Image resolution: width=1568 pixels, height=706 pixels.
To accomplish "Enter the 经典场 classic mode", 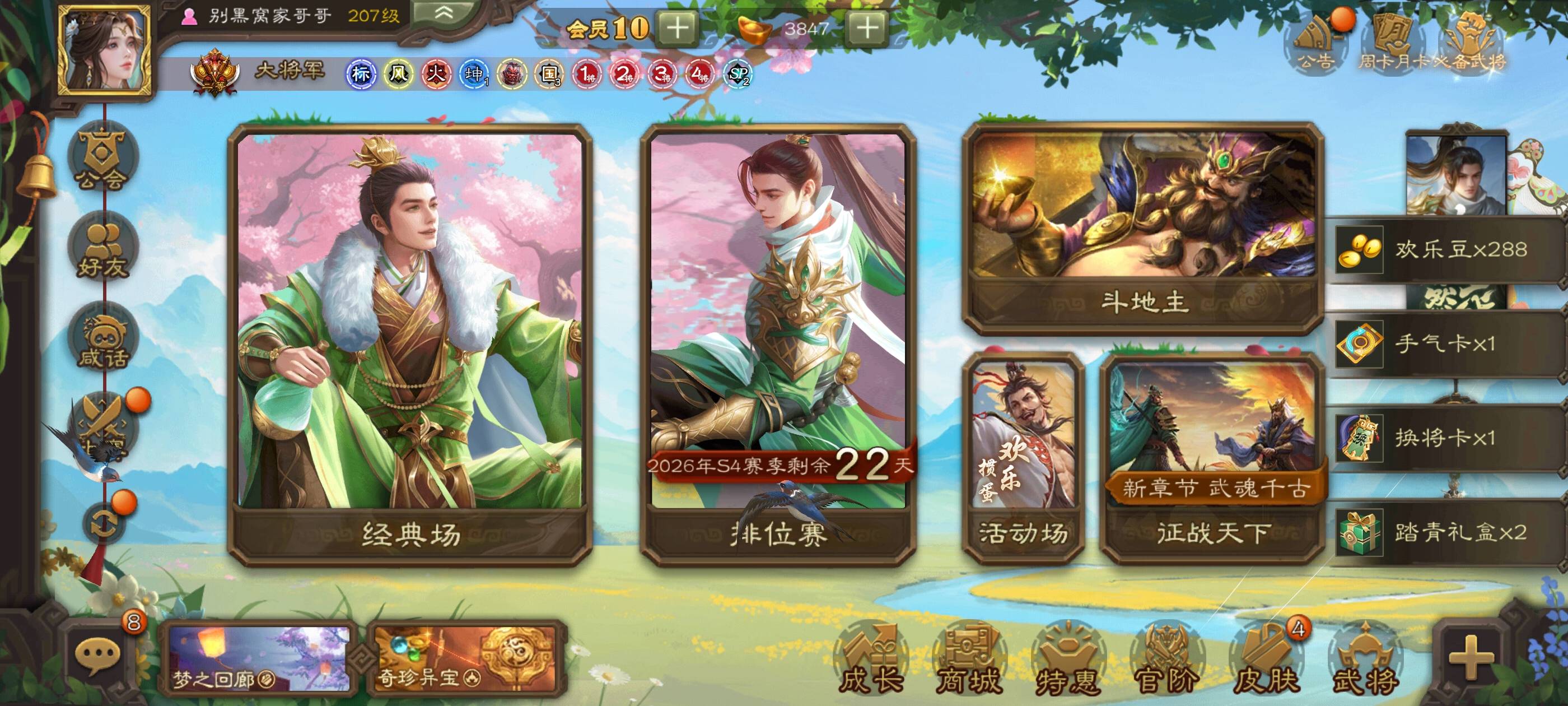I will [x=410, y=344].
